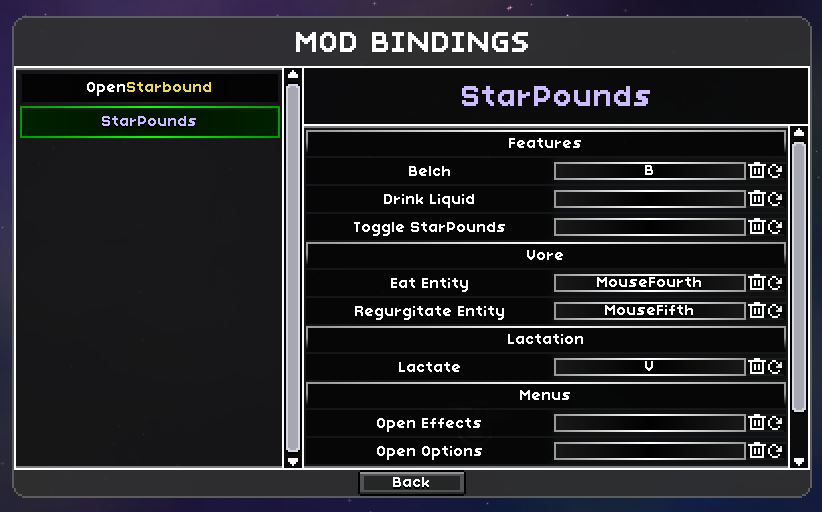Select the StarPounds mod entry
The height and width of the screenshot is (512, 822).
point(149,122)
